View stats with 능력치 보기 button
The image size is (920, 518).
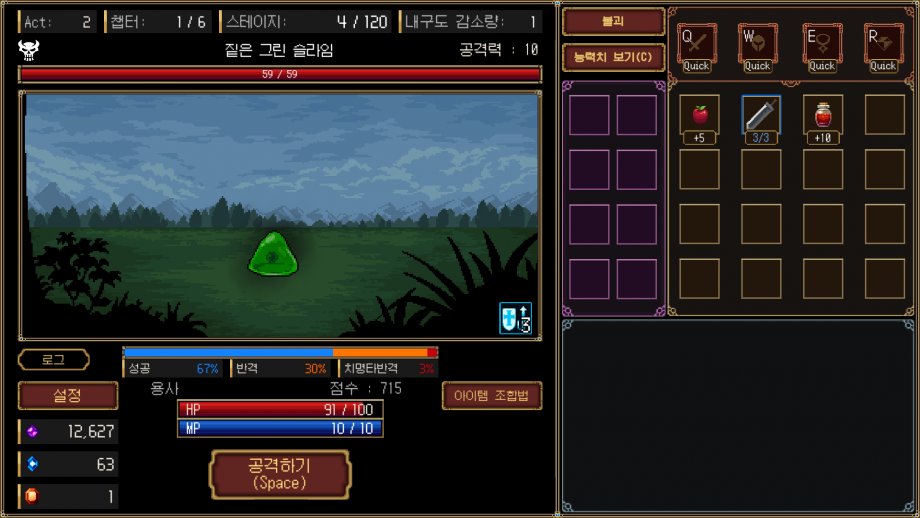pos(613,57)
